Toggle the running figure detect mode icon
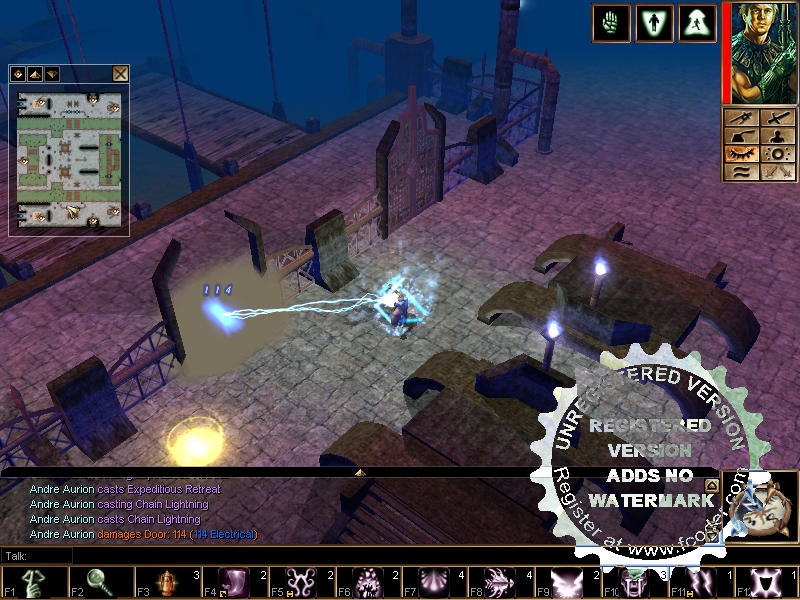Image resolution: width=800 pixels, height=600 pixels. pyautogui.click(x=697, y=22)
